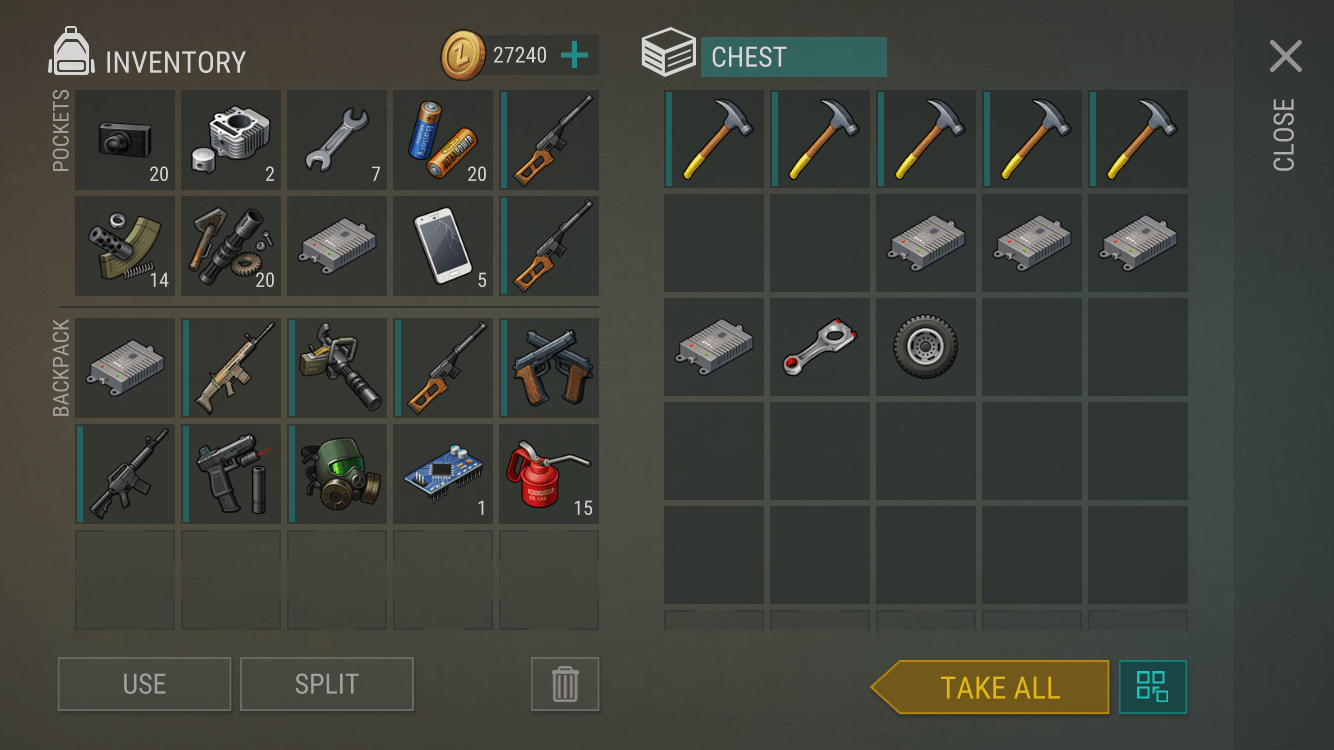Screen dimensions: 1334x750
Task: Pick the cracked smartphone slot
Action: [443, 246]
